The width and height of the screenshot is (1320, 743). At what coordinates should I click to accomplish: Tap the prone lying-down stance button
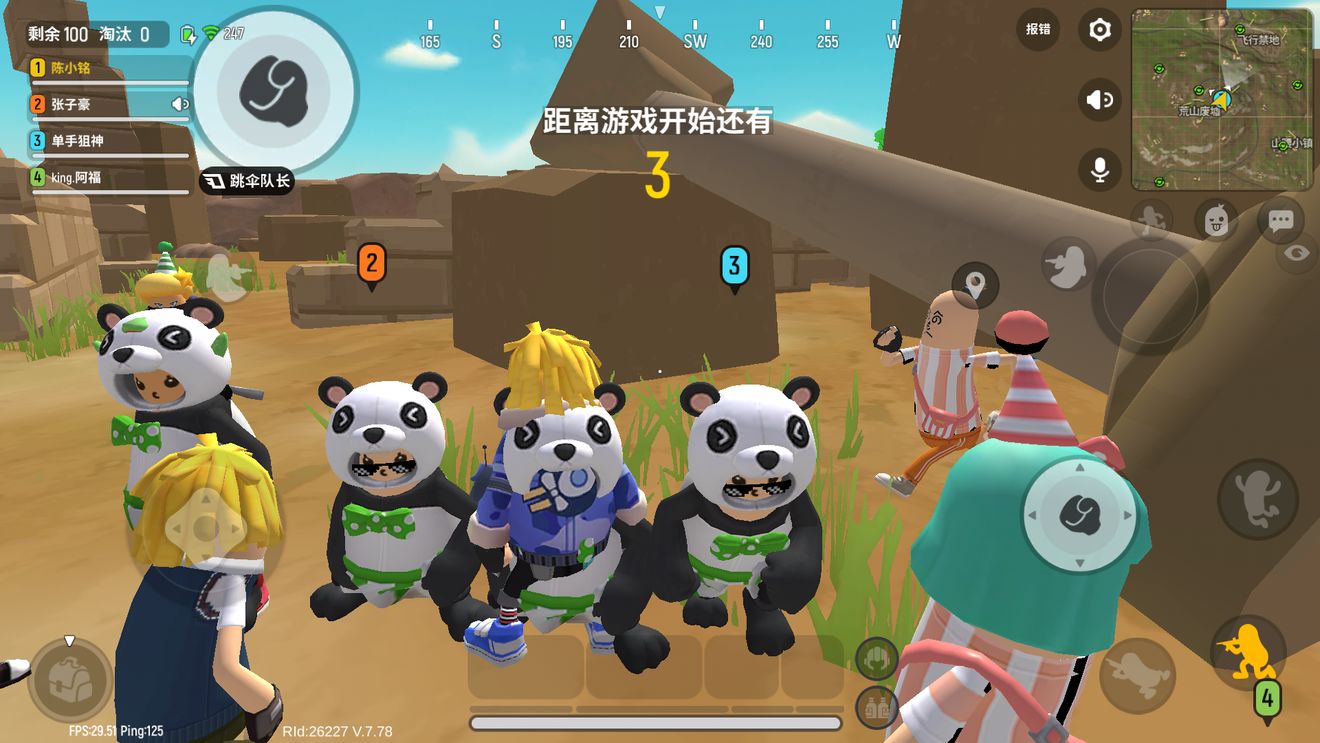(1137, 675)
